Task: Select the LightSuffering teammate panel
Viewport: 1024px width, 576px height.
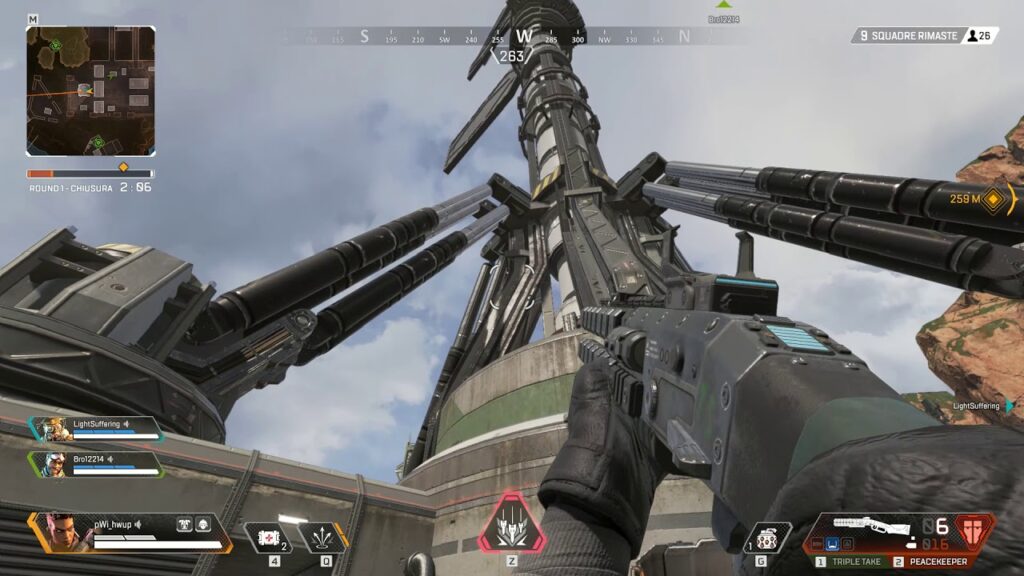Action: 96,429
